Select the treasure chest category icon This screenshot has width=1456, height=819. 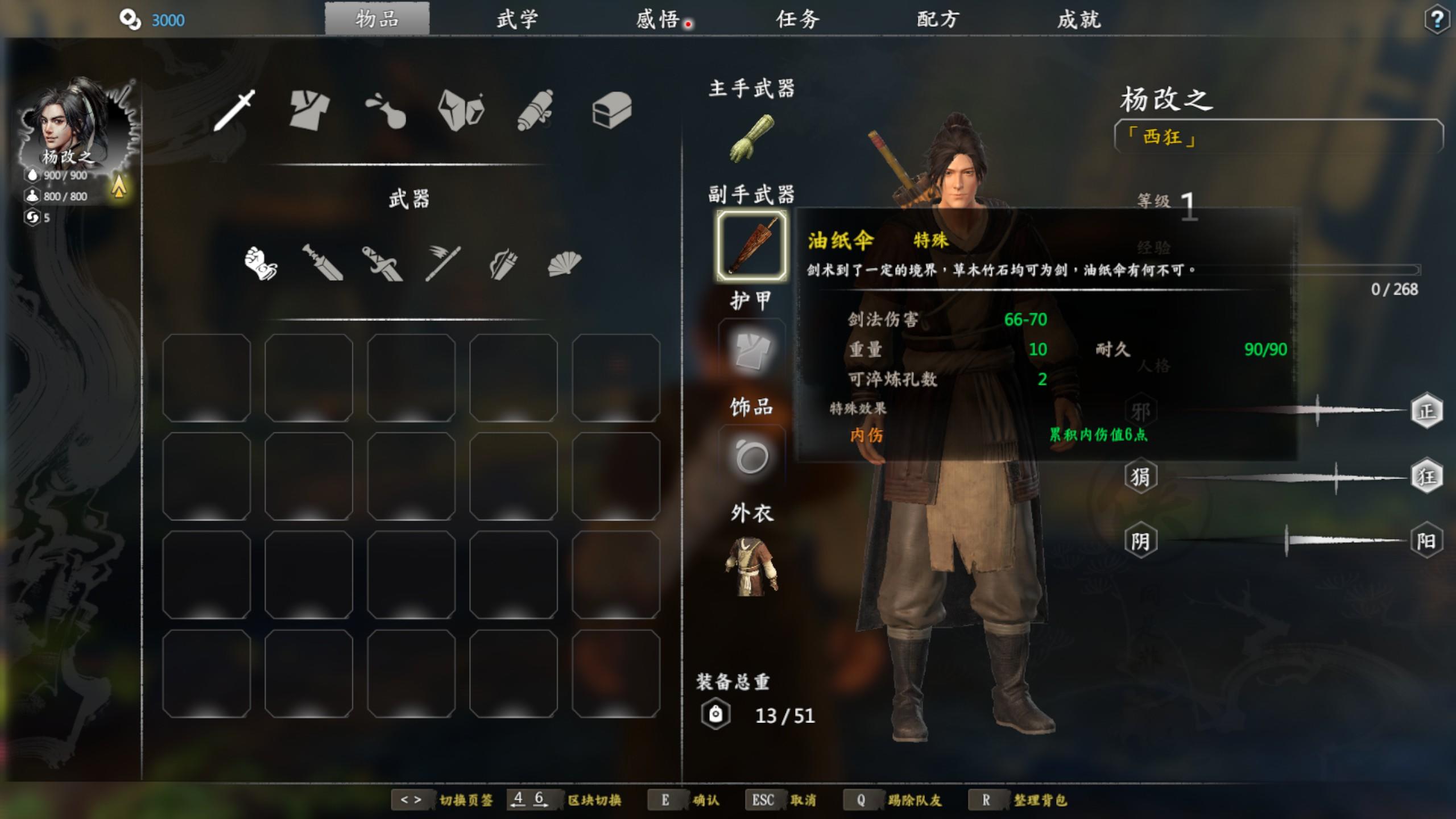tap(611, 109)
